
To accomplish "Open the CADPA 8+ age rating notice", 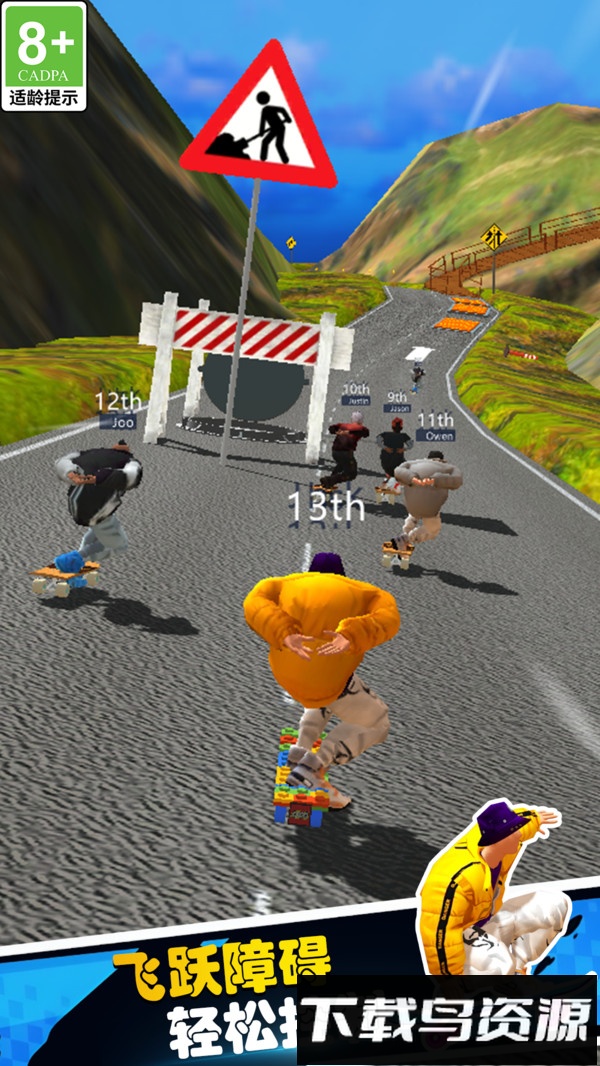I will click(x=44, y=56).
